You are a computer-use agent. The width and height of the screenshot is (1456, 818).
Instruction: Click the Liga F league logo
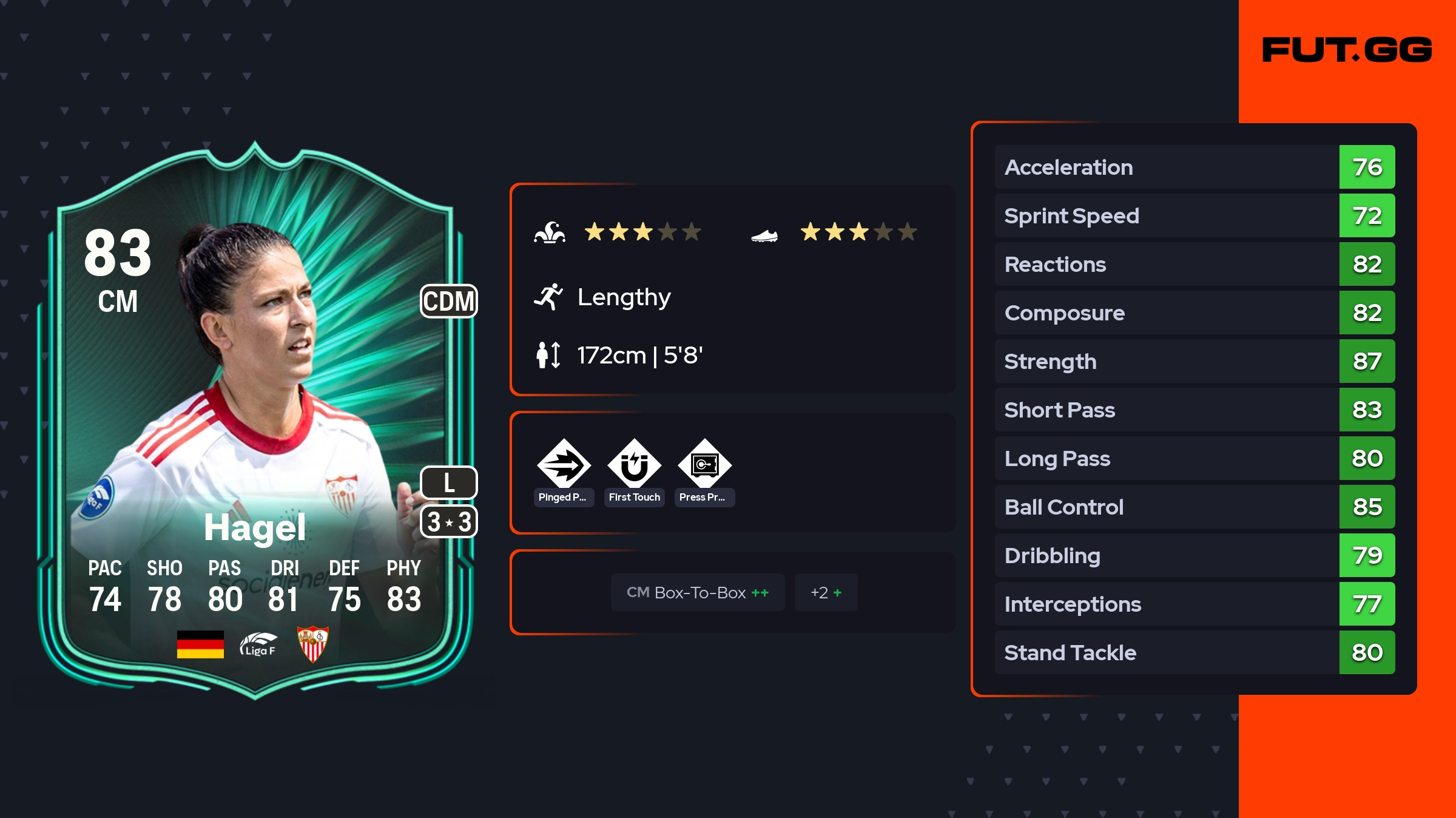258,644
